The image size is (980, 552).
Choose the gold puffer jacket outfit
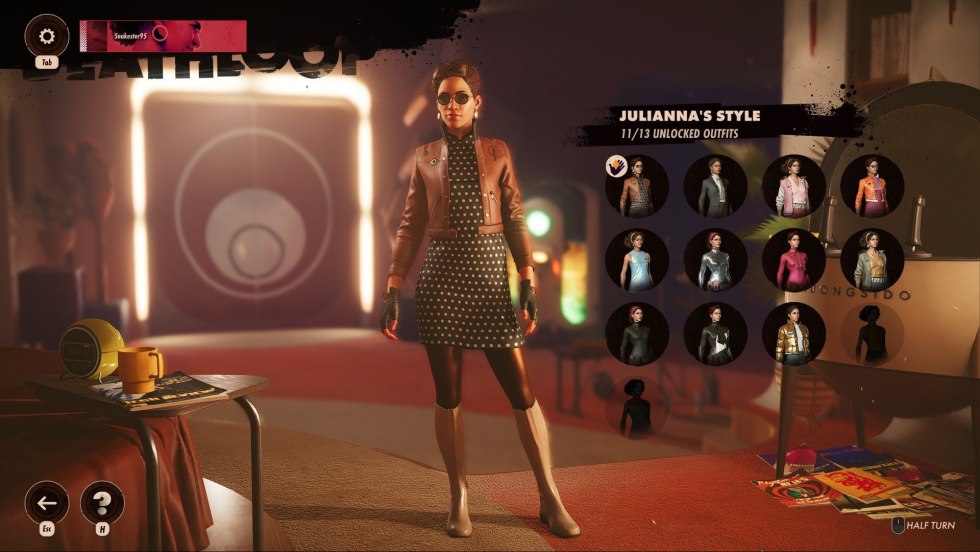coord(794,334)
